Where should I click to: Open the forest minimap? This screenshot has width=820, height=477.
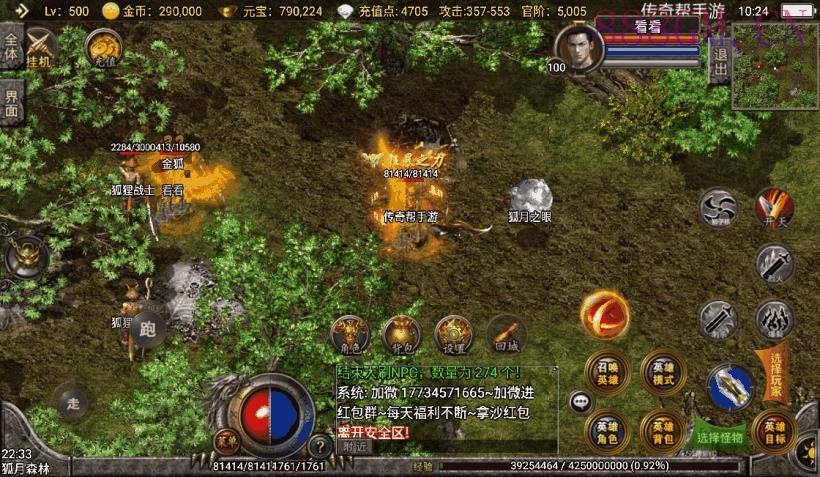click(775, 65)
